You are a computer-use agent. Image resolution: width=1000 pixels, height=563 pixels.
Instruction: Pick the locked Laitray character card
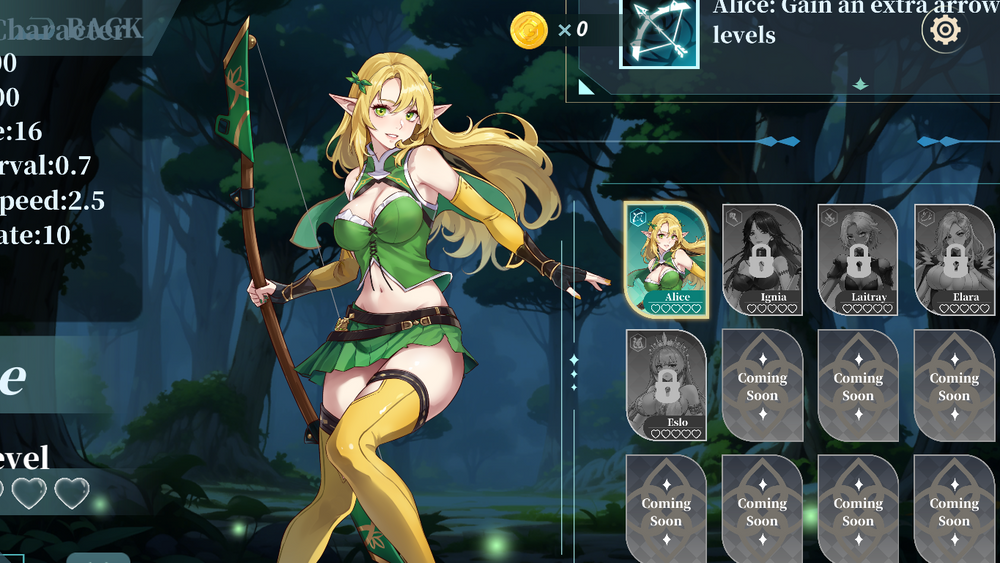click(858, 259)
